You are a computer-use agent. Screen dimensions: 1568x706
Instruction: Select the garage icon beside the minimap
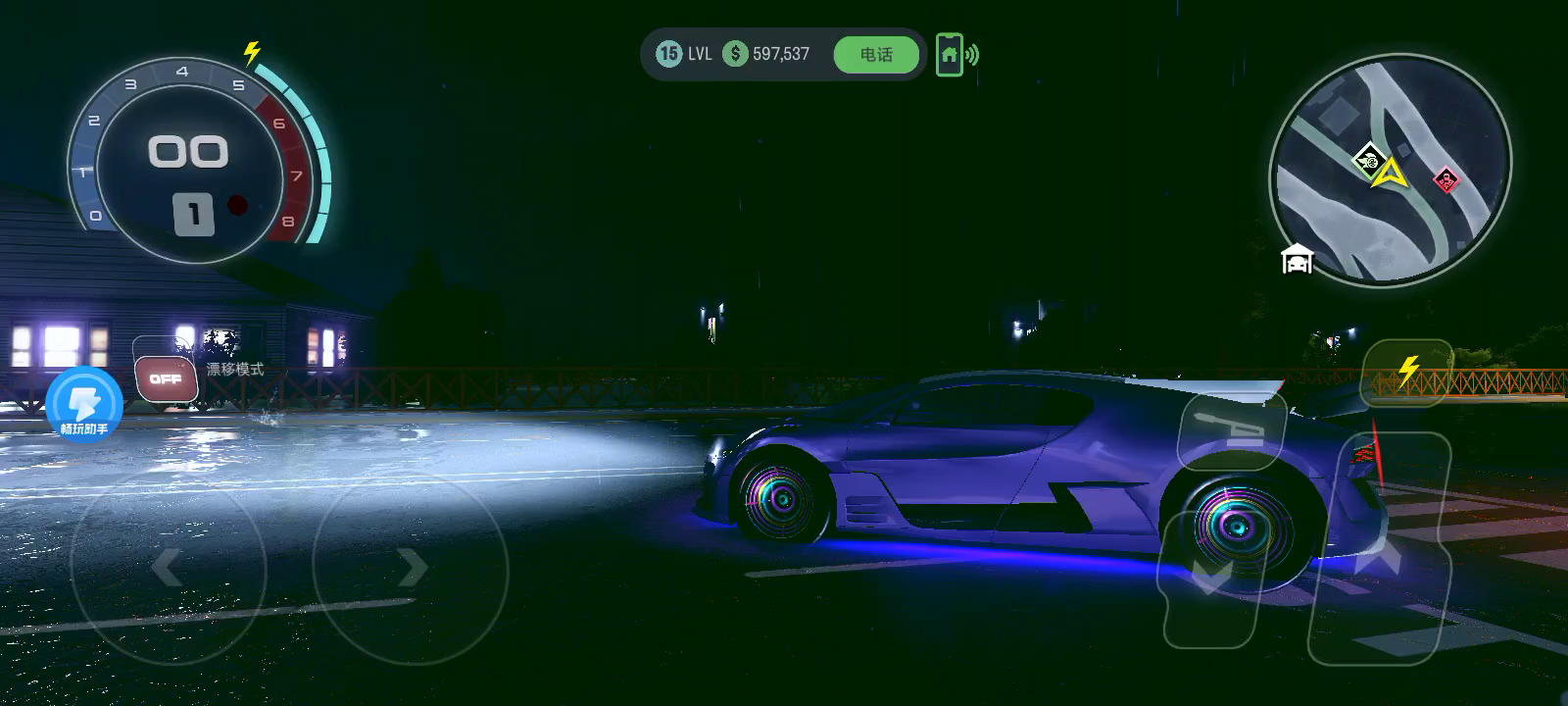1297,260
